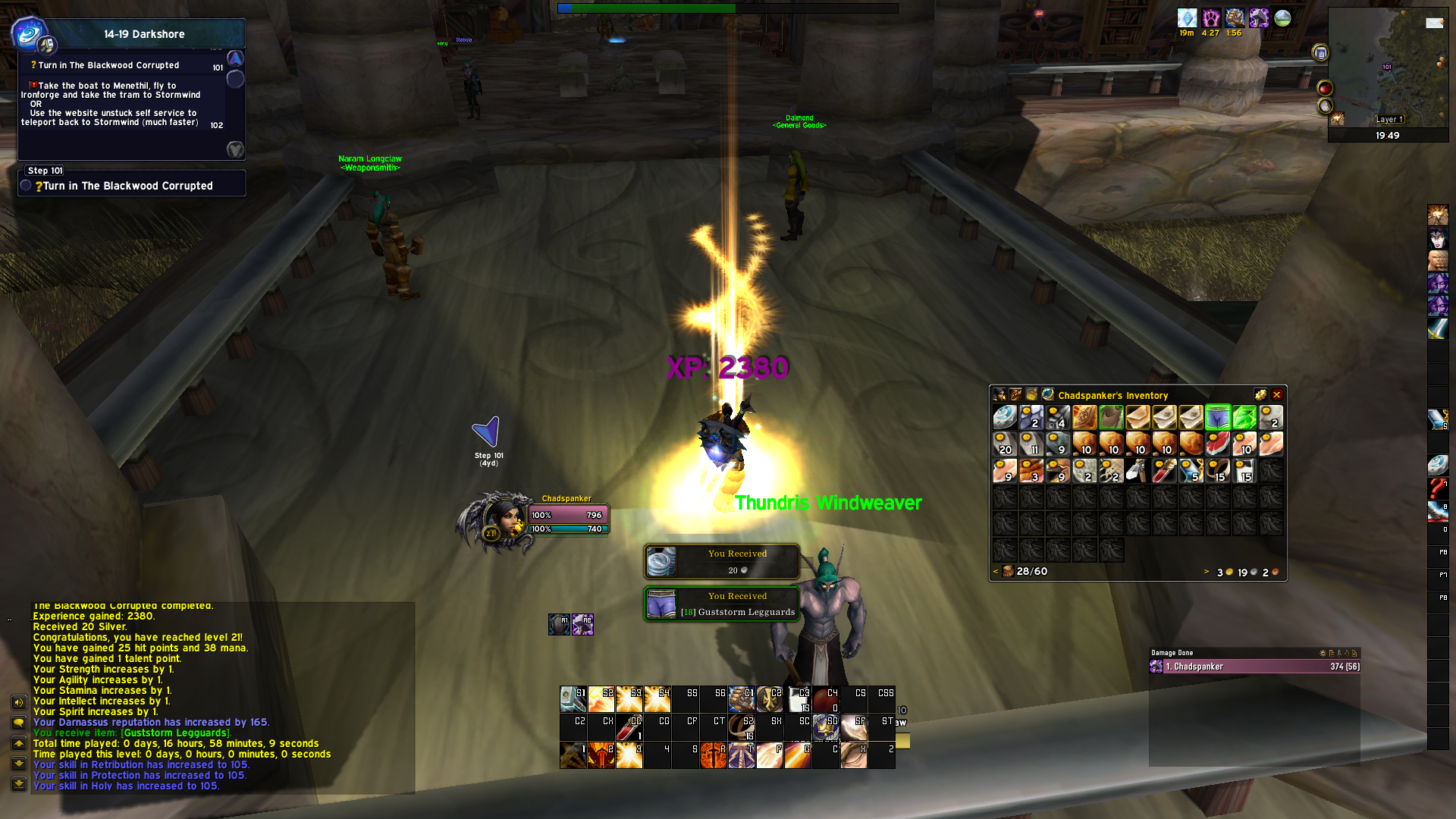Activate the crown blessing on SG slot
This screenshot has height=819, width=1456.
pos(825,727)
